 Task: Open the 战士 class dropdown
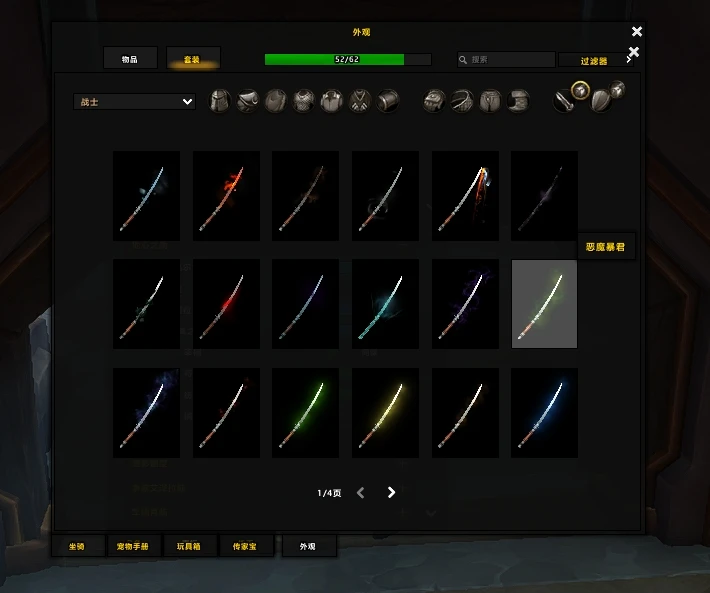coord(134,101)
